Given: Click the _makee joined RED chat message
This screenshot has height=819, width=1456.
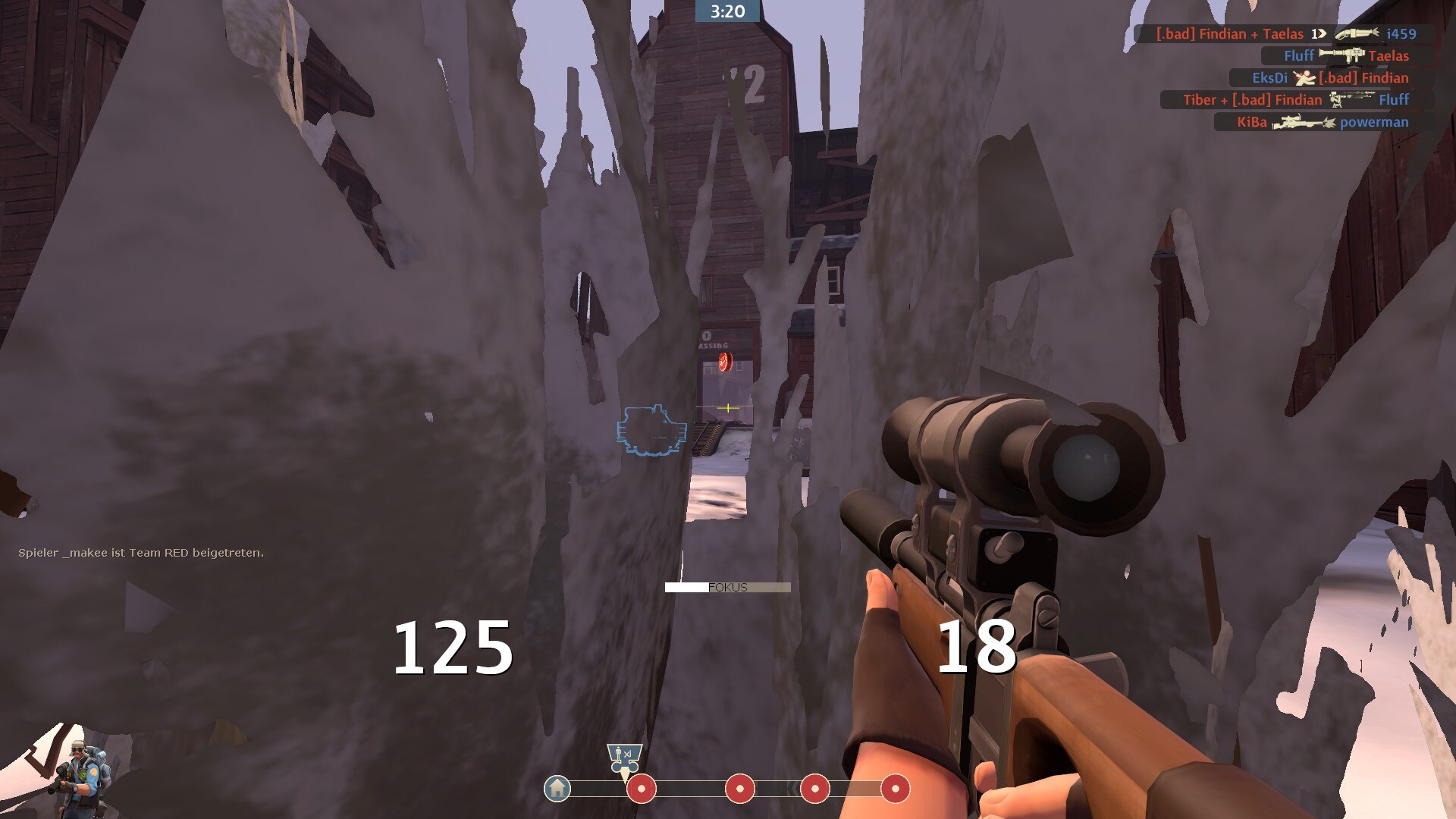Looking at the screenshot, I should (x=141, y=553).
